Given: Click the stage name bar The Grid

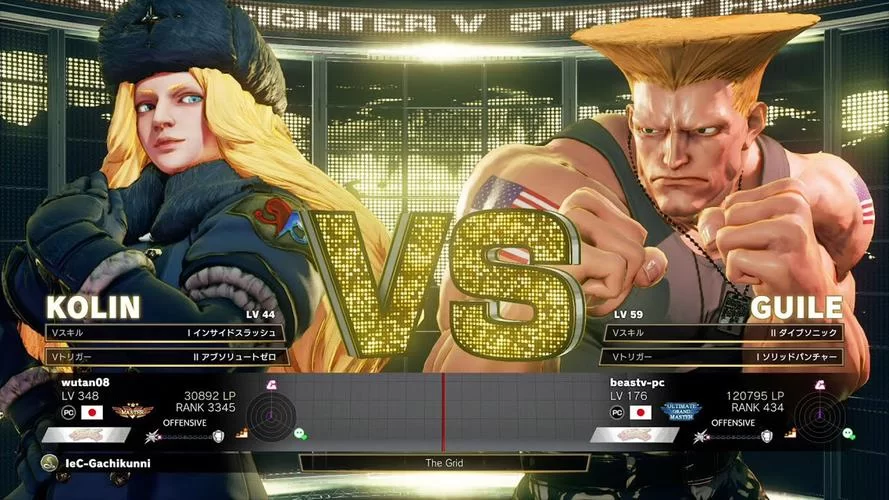Looking at the screenshot, I should coord(444,463).
